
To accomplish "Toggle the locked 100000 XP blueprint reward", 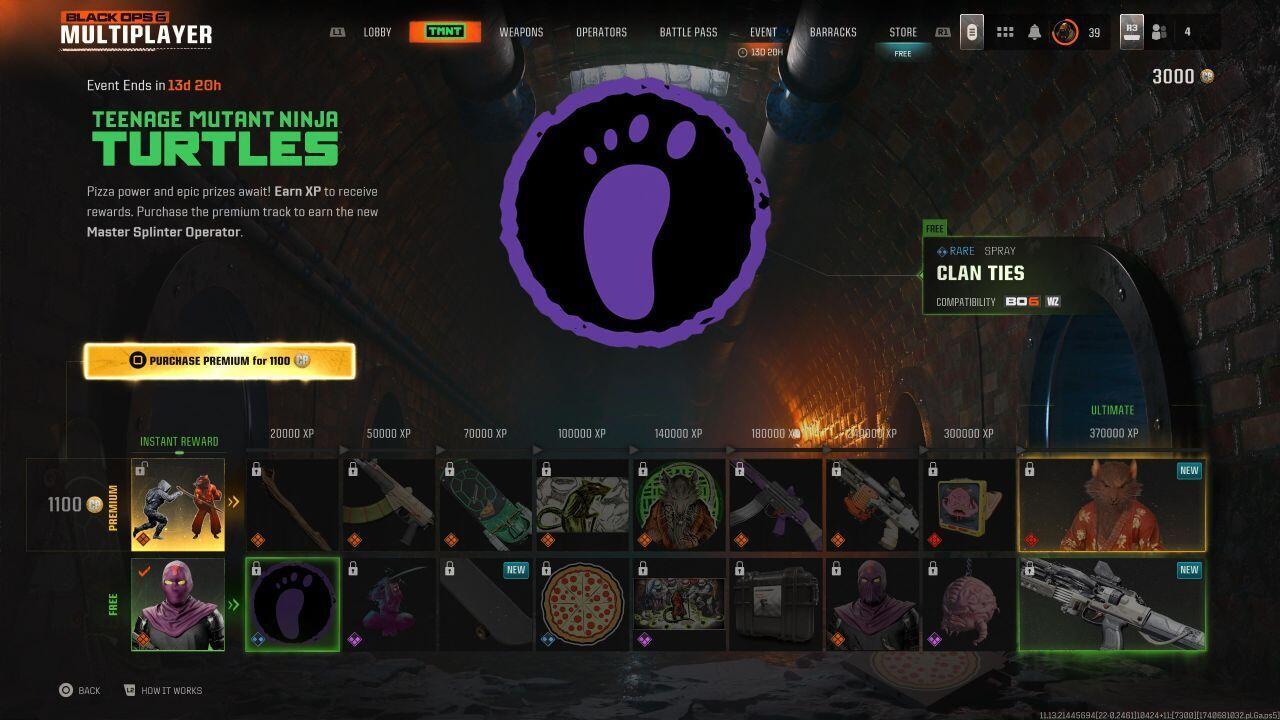I will [581, 503].
